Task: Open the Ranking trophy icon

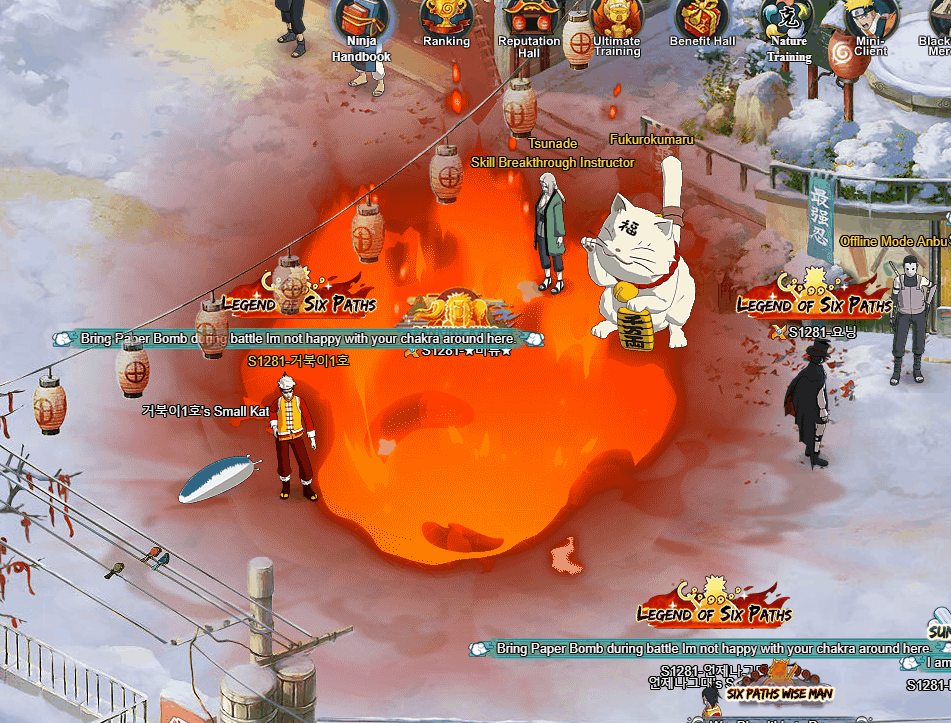Action: [x=446, y=17]
